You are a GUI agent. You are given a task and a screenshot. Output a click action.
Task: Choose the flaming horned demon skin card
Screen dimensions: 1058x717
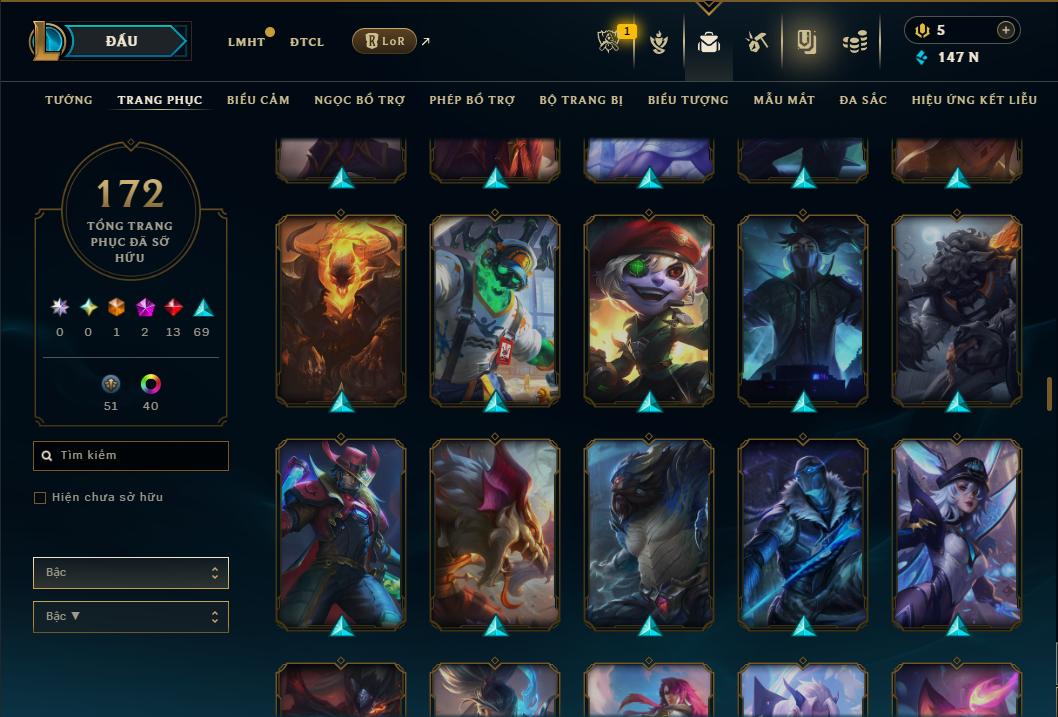pyautogui.click(x=341, y=310)
